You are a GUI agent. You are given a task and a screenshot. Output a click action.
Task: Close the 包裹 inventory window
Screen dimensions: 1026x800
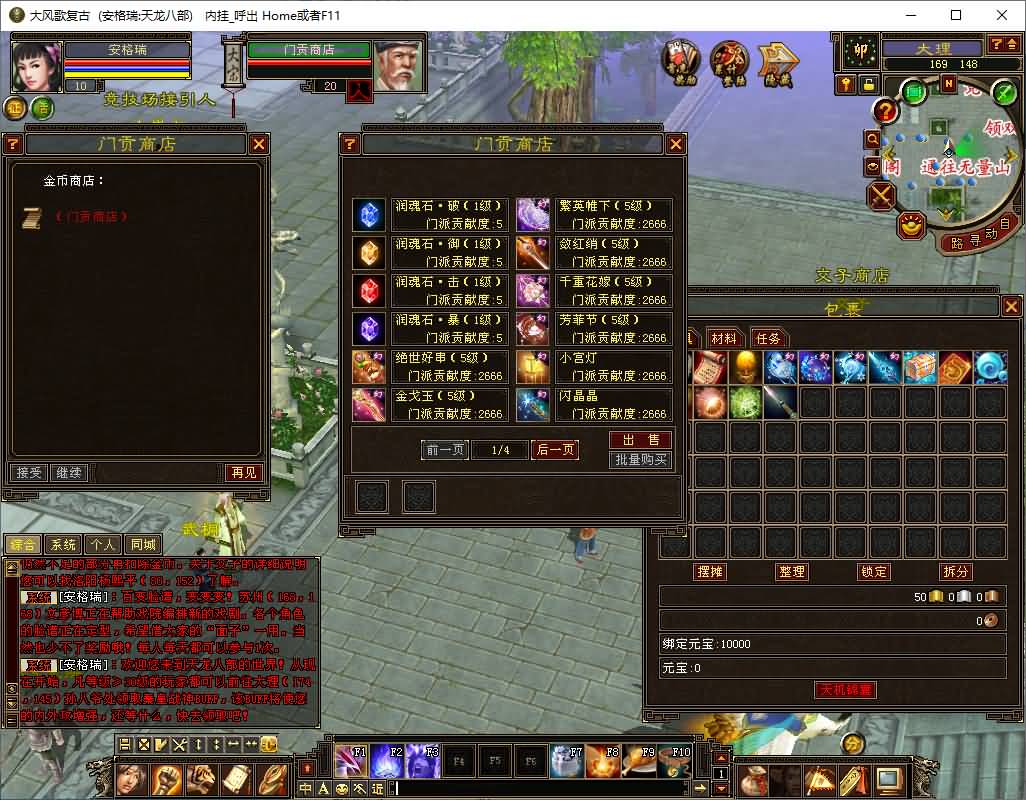pyautogui.click(x=1011, y=307)
